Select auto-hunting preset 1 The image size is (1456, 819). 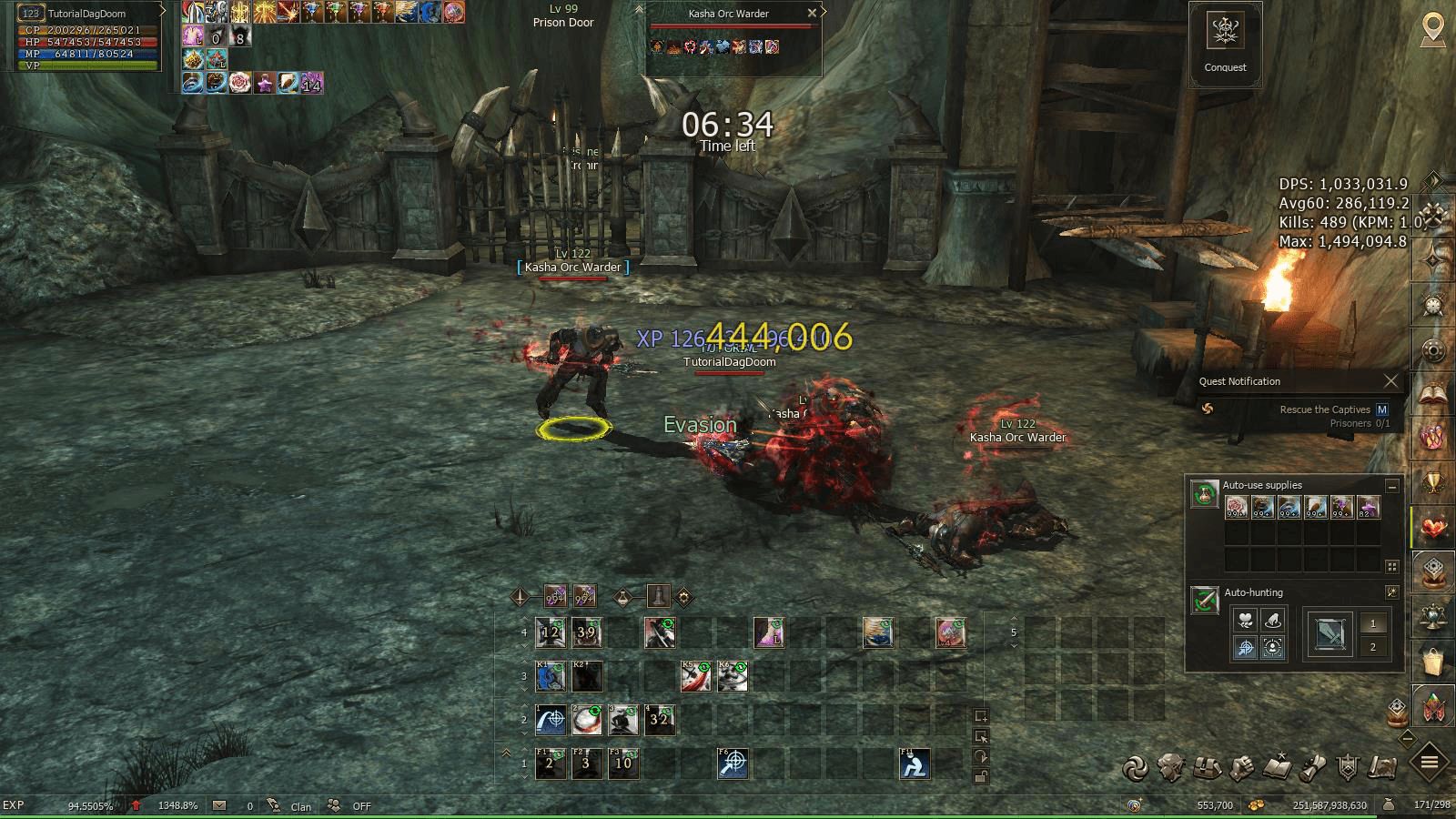coord(1373,623)
